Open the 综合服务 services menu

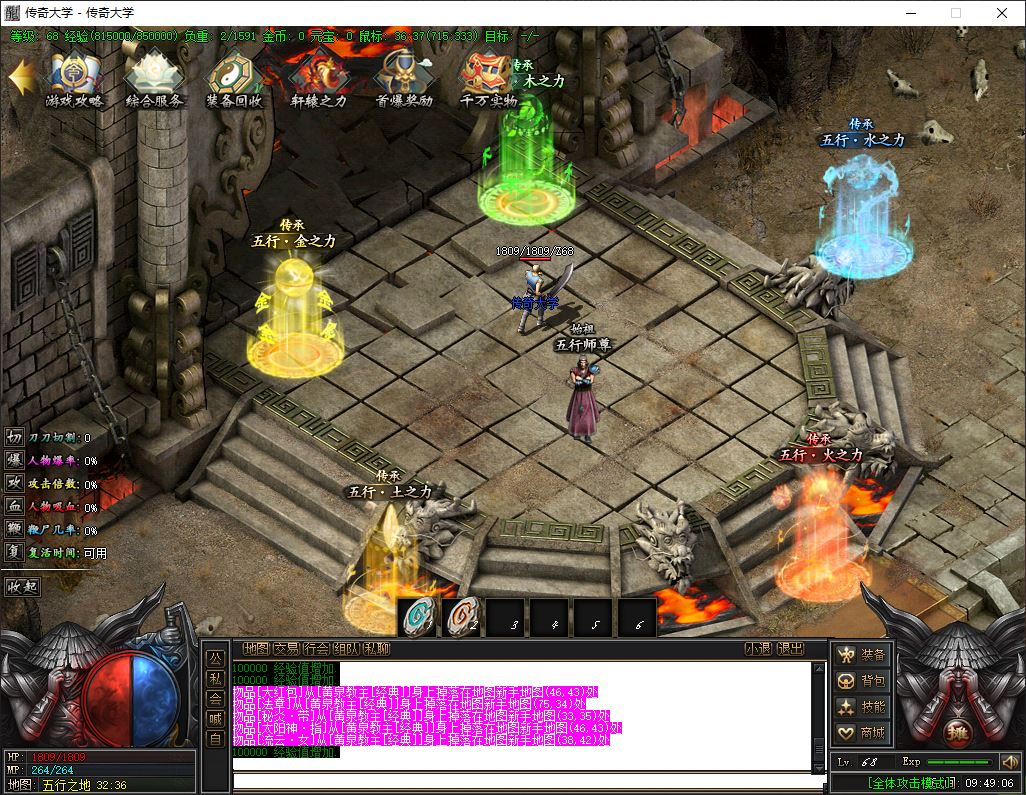click(x=154, y=78)
